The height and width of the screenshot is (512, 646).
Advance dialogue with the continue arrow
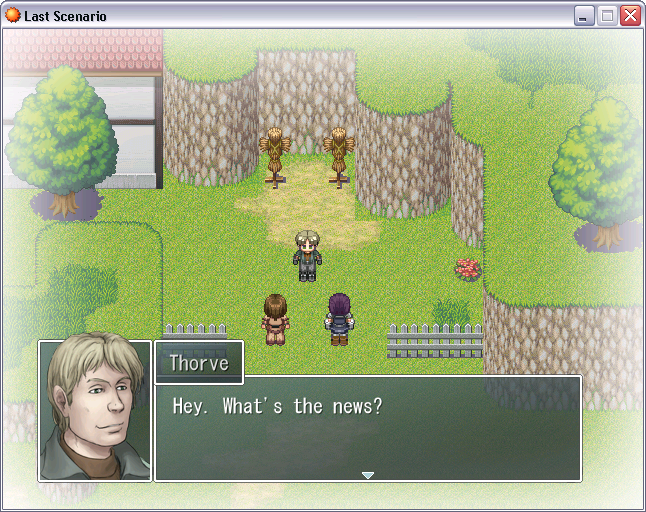pos(368,475)
